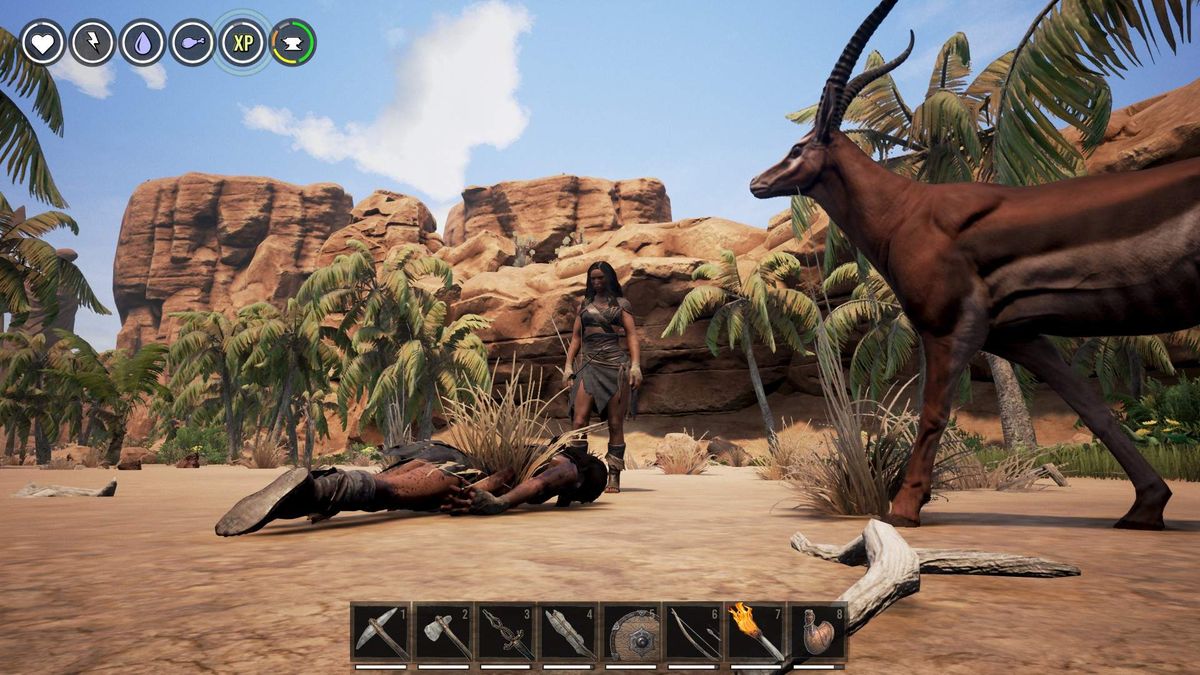Choose the sword in hotbar slot 3
The height and width of the screenshot is (675, 1200).
[506, 633]
